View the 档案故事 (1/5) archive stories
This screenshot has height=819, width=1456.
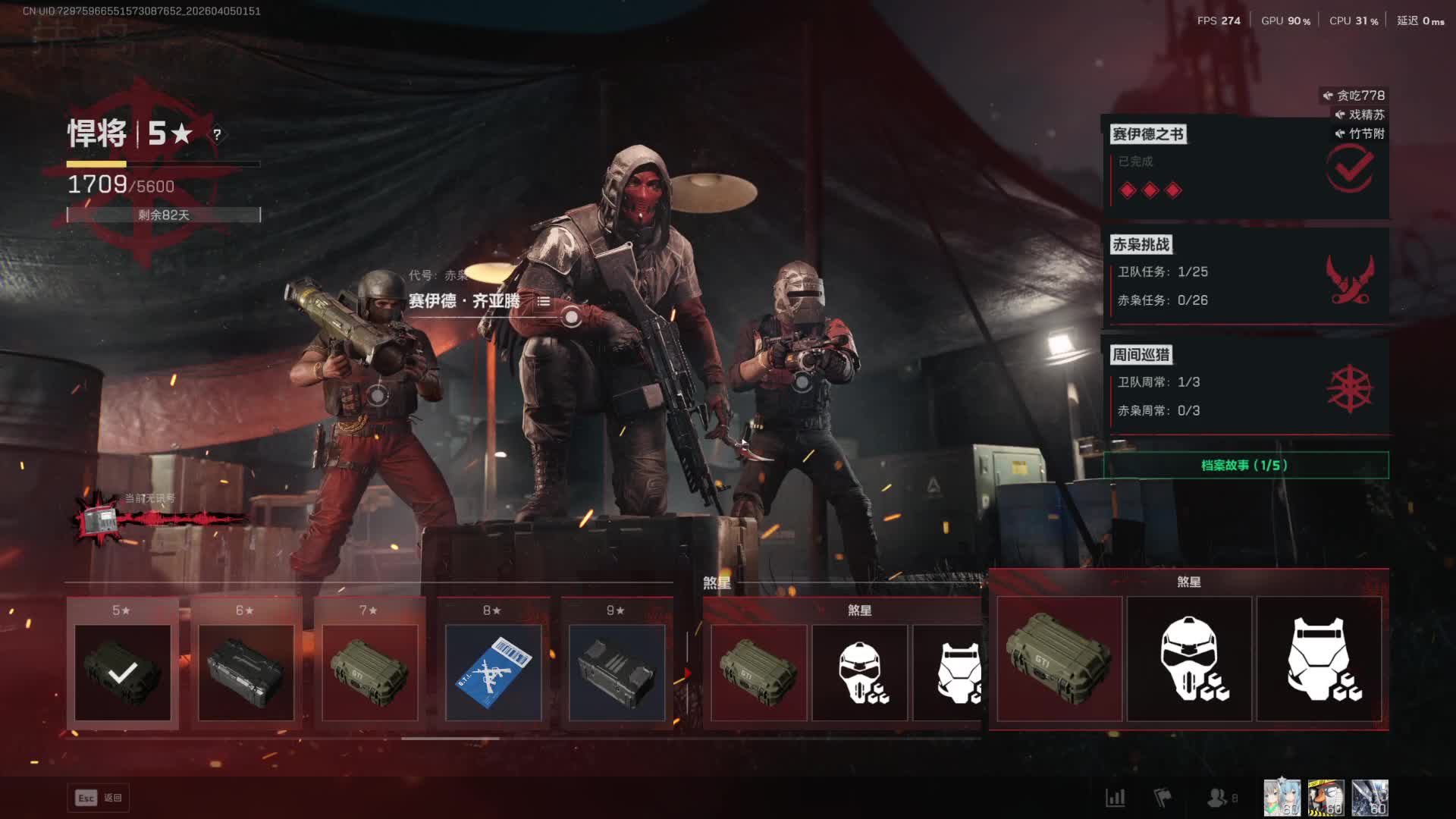tap(1245, 465)
